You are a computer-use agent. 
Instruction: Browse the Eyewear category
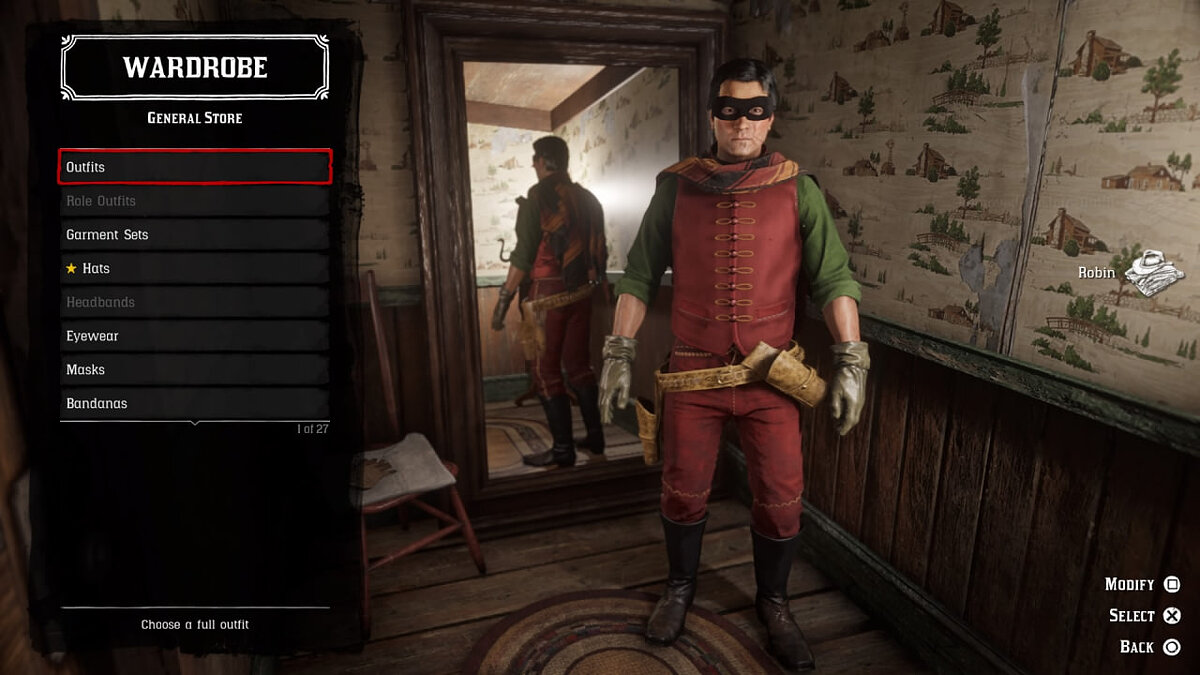[195, 336]
